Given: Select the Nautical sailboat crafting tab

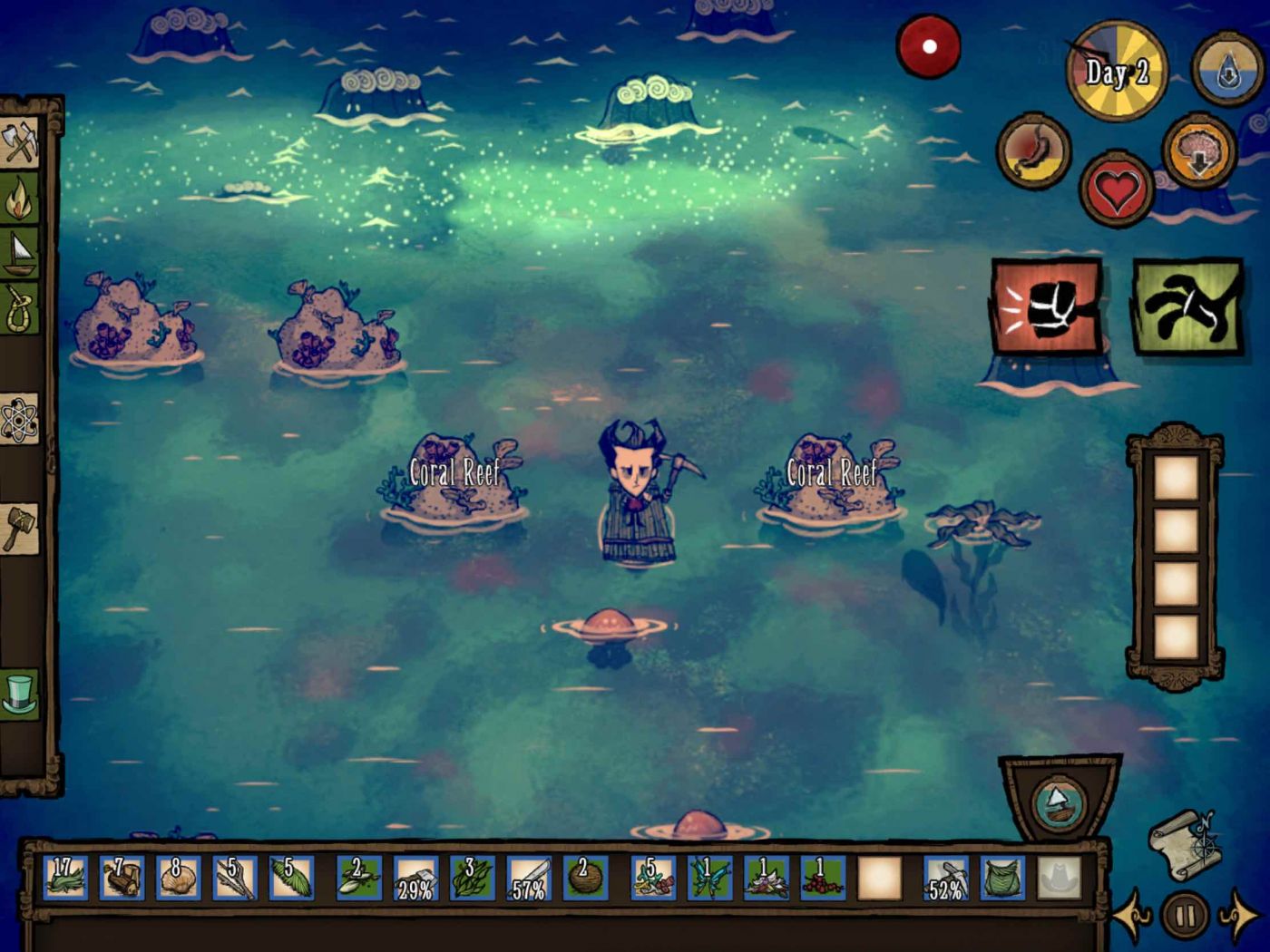Looking at the screenshot, I should tap(20, 254).
